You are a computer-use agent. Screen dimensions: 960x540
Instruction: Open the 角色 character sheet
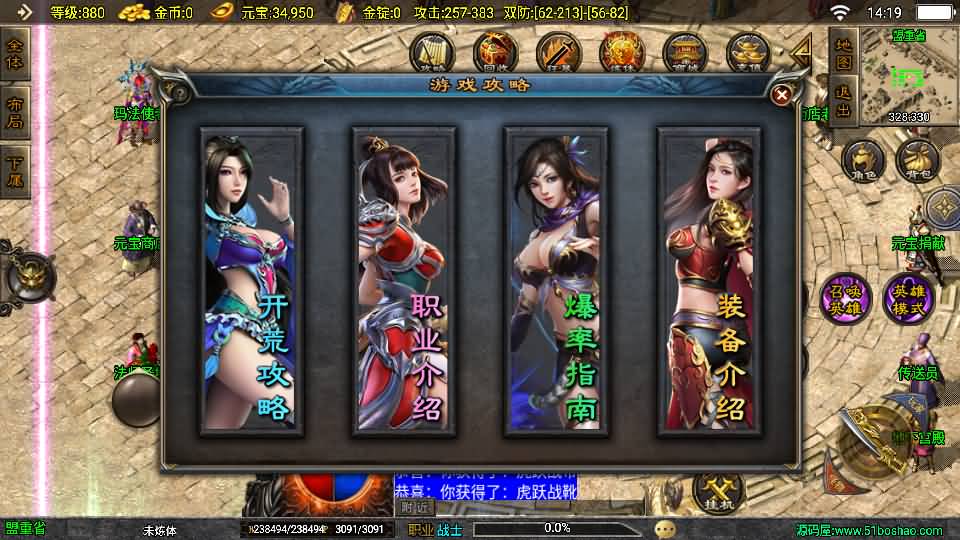862,158
